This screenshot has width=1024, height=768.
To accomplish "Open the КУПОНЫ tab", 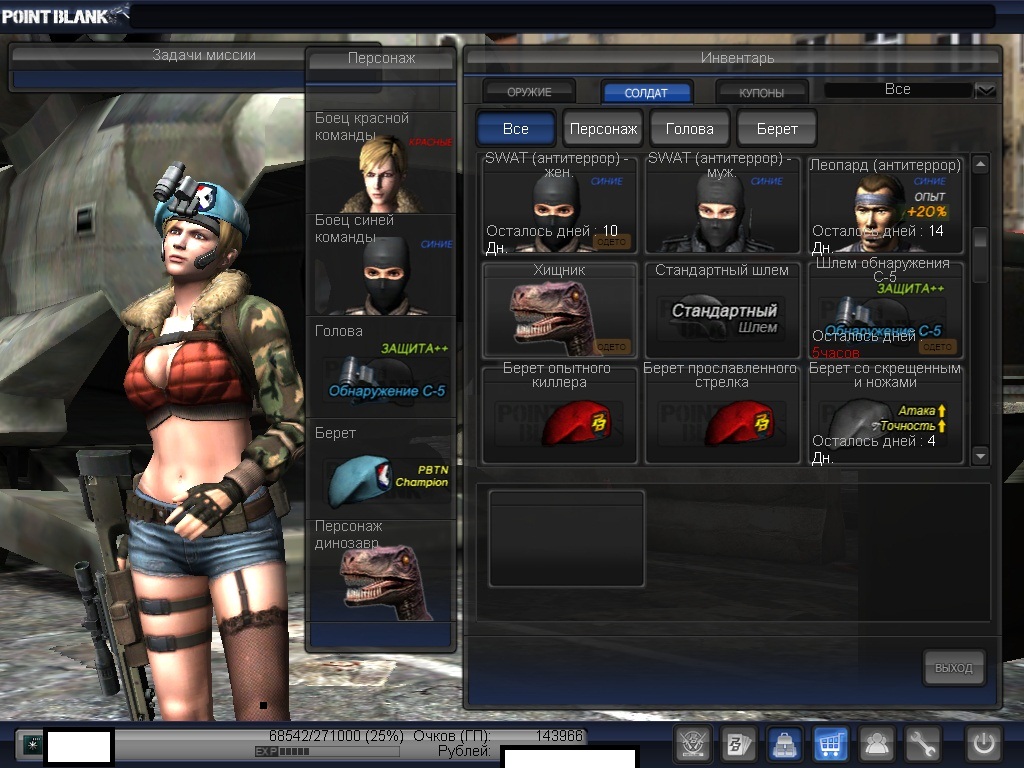I will click(x=762, y=92).
